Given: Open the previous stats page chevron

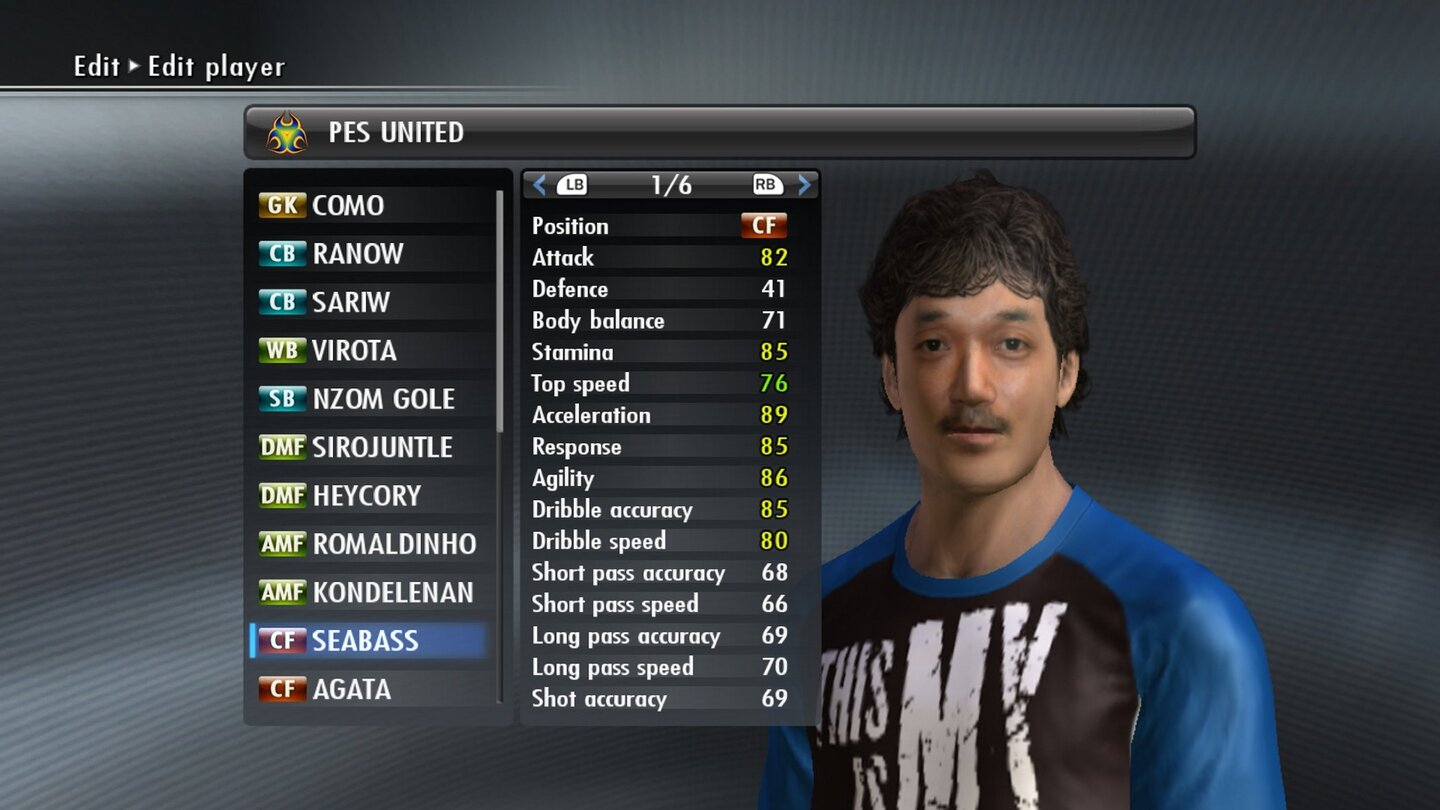Looking at the screenshot, I should (x=539, y=185).
